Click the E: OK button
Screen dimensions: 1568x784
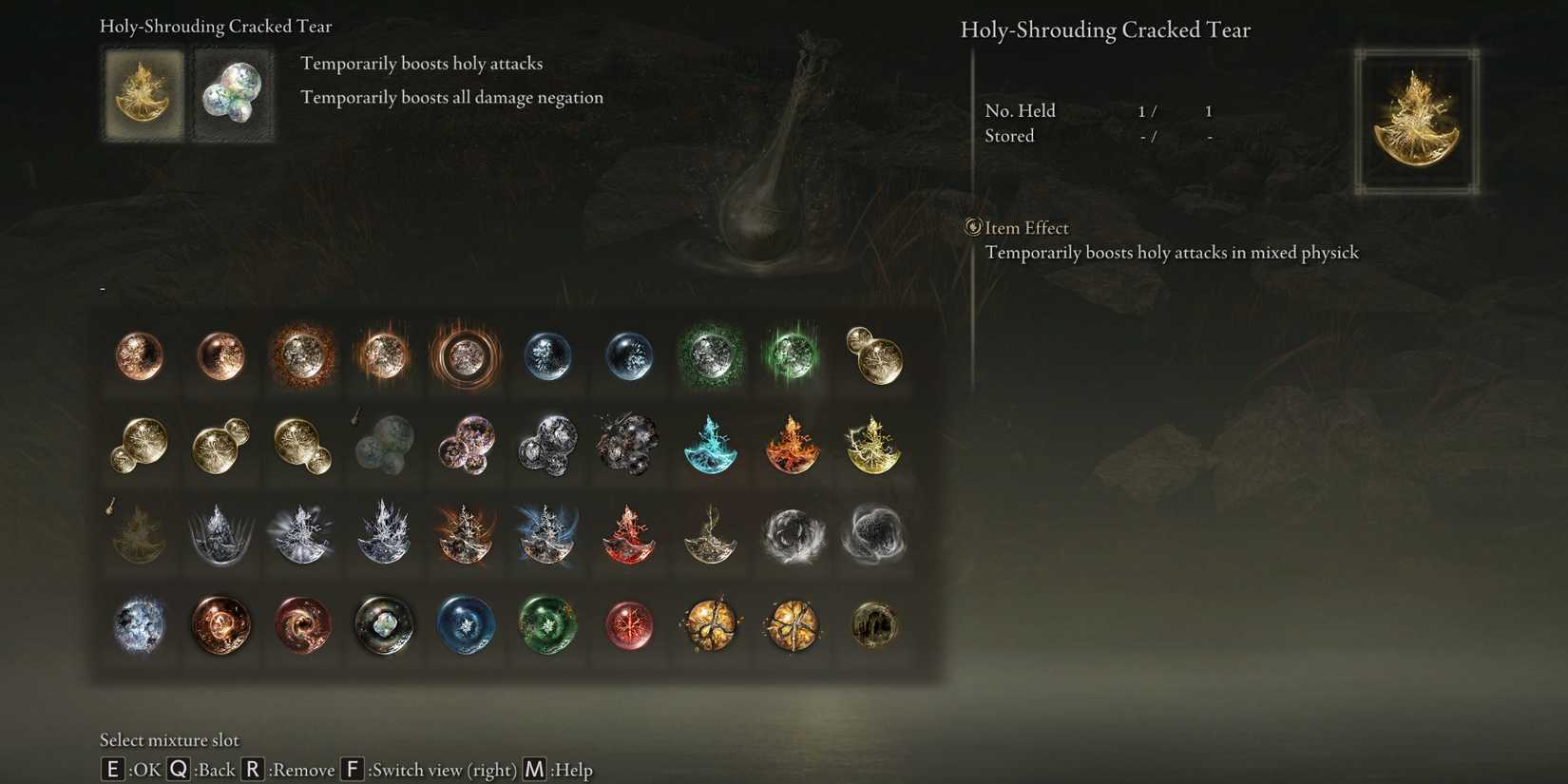(111, 770)
